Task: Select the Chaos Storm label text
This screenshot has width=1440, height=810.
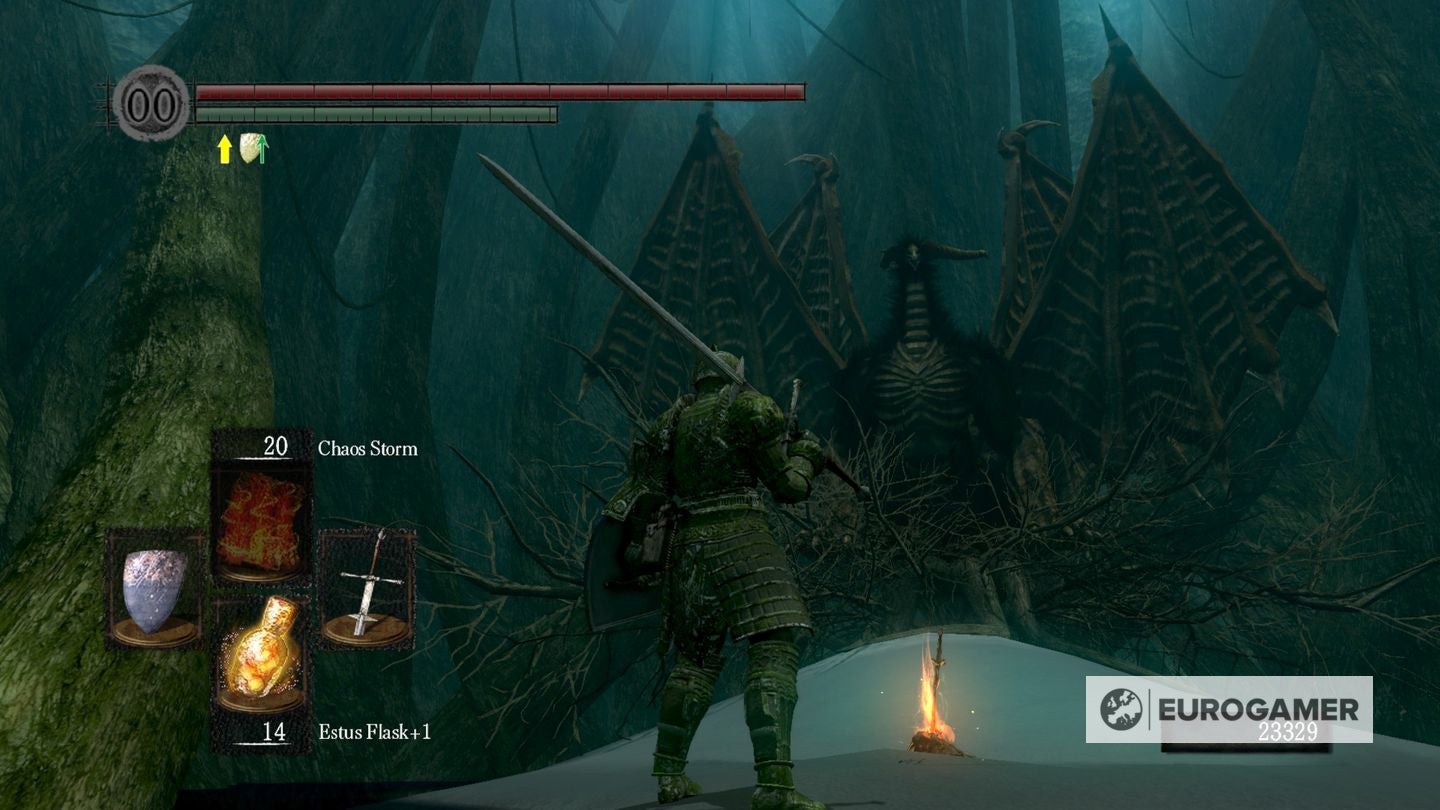Action: coord(366,448)
